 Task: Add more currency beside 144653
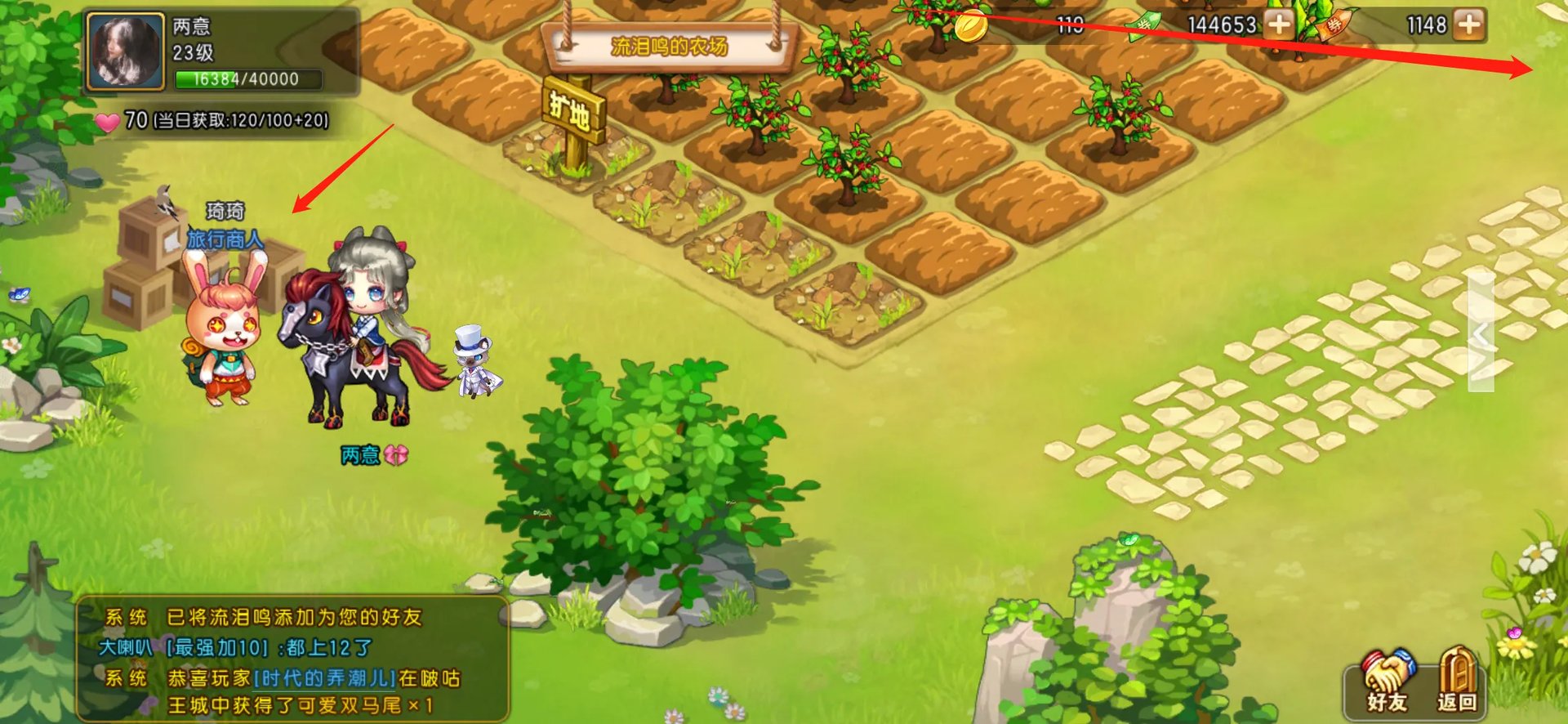[x=1279, y=25]
